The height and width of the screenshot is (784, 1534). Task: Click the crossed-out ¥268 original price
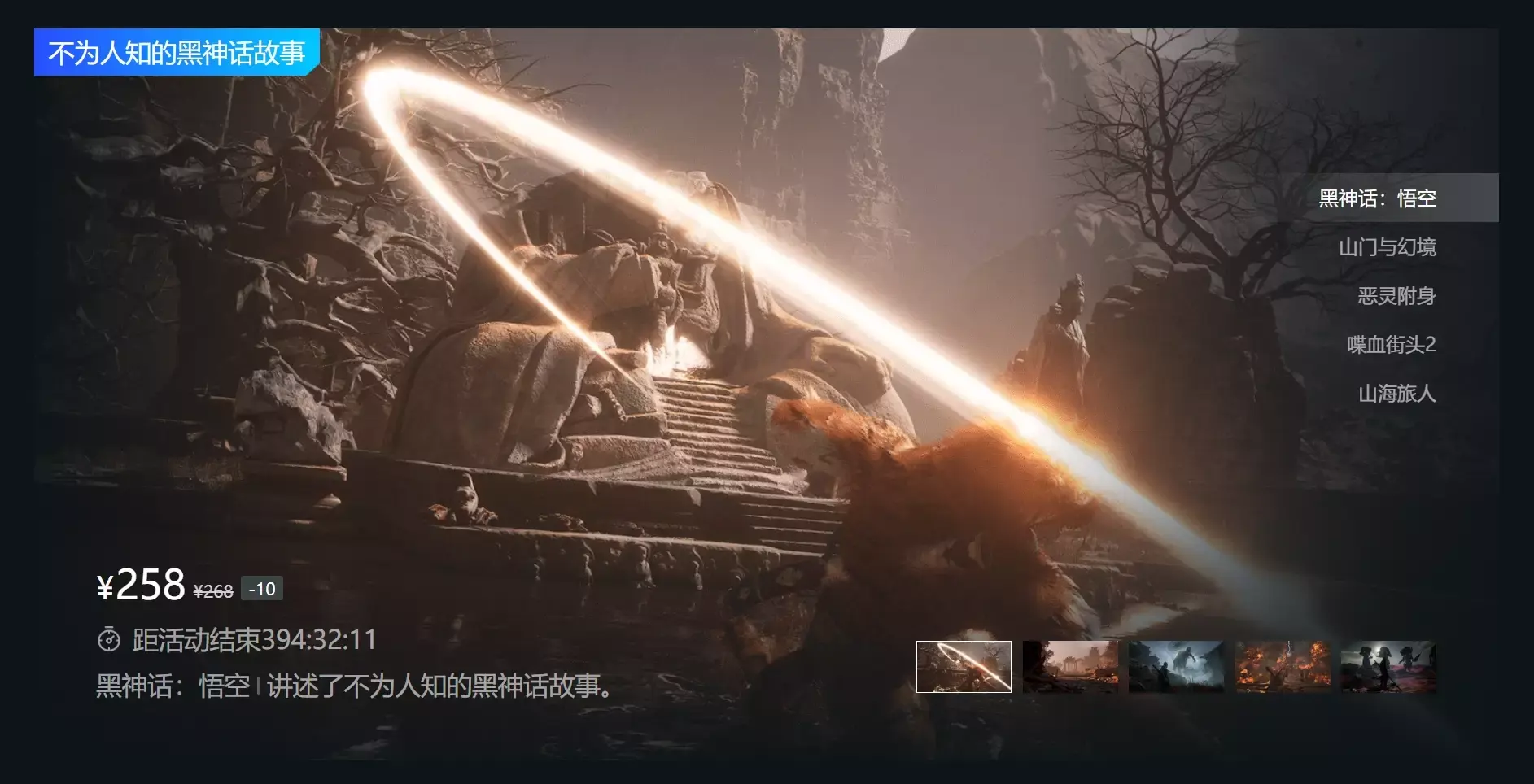point(212,591)
